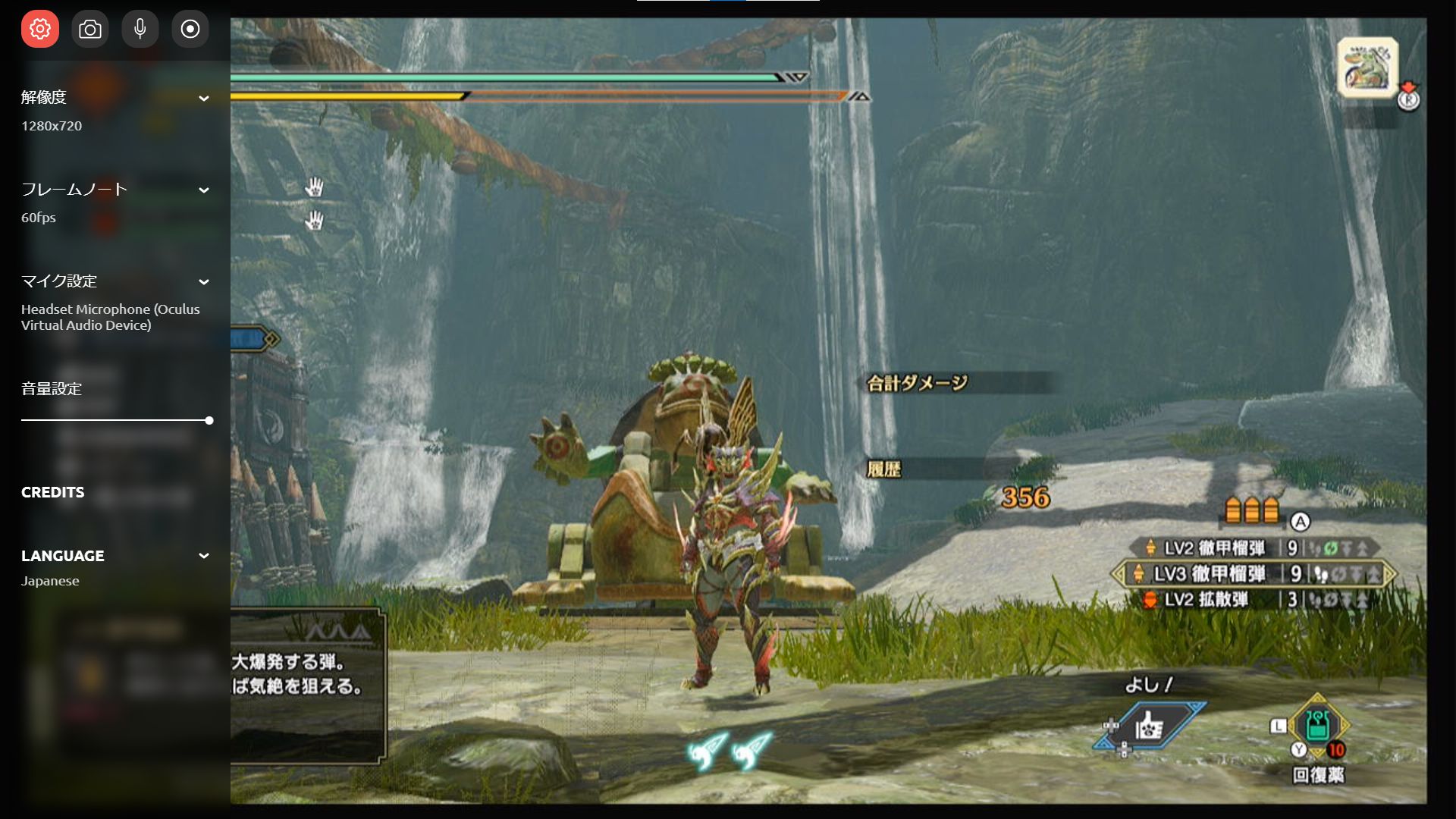Open the フレームノート frame rate dropdown
The width and height of the screenshot is (1456, 819).
click(x=203, y=190)
